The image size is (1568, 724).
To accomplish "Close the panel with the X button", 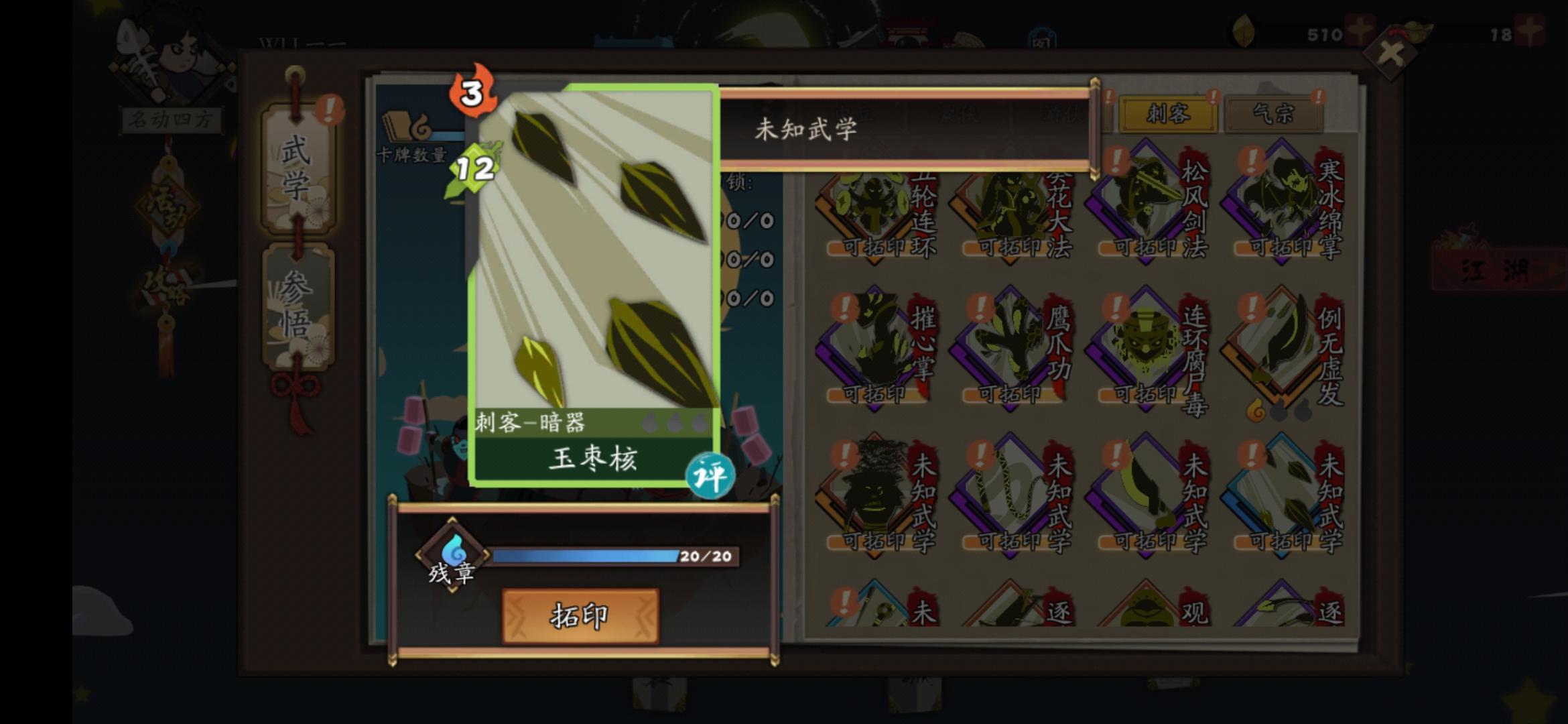I will point(1390,52).
